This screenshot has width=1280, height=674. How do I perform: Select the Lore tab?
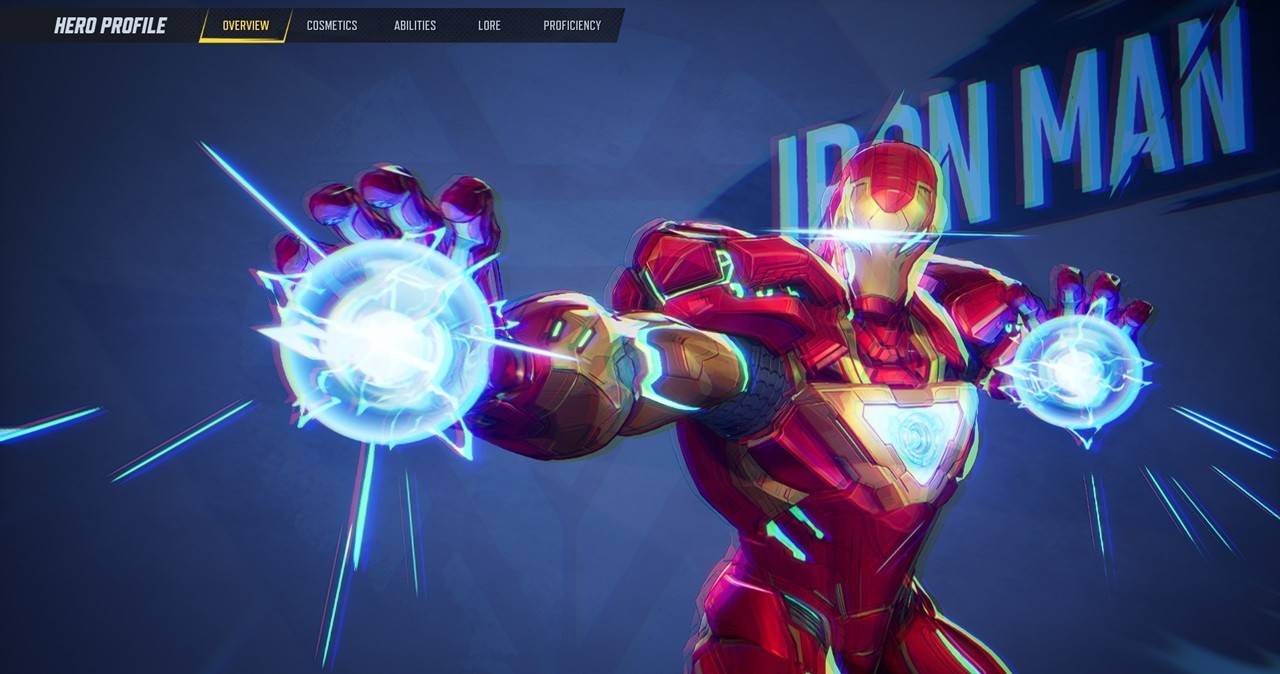coord(489,26)
